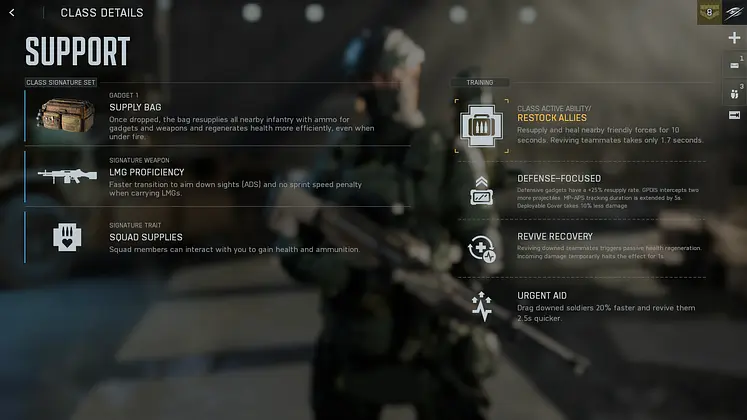Click the Urgent Aid training perk
This screenshot has width=747, height=420.
tap(580, 305)
